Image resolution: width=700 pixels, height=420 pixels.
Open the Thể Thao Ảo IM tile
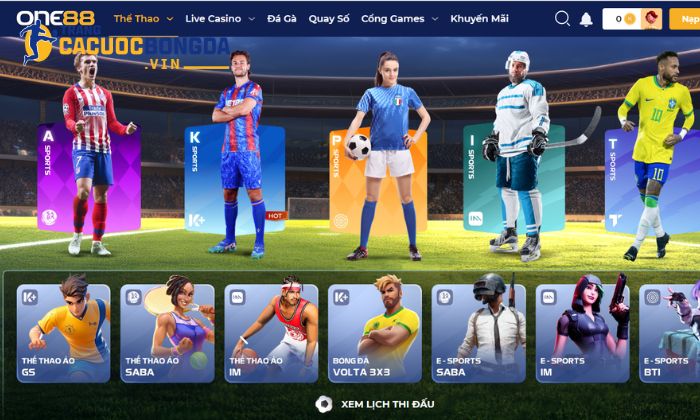click(x=271, y=333)
